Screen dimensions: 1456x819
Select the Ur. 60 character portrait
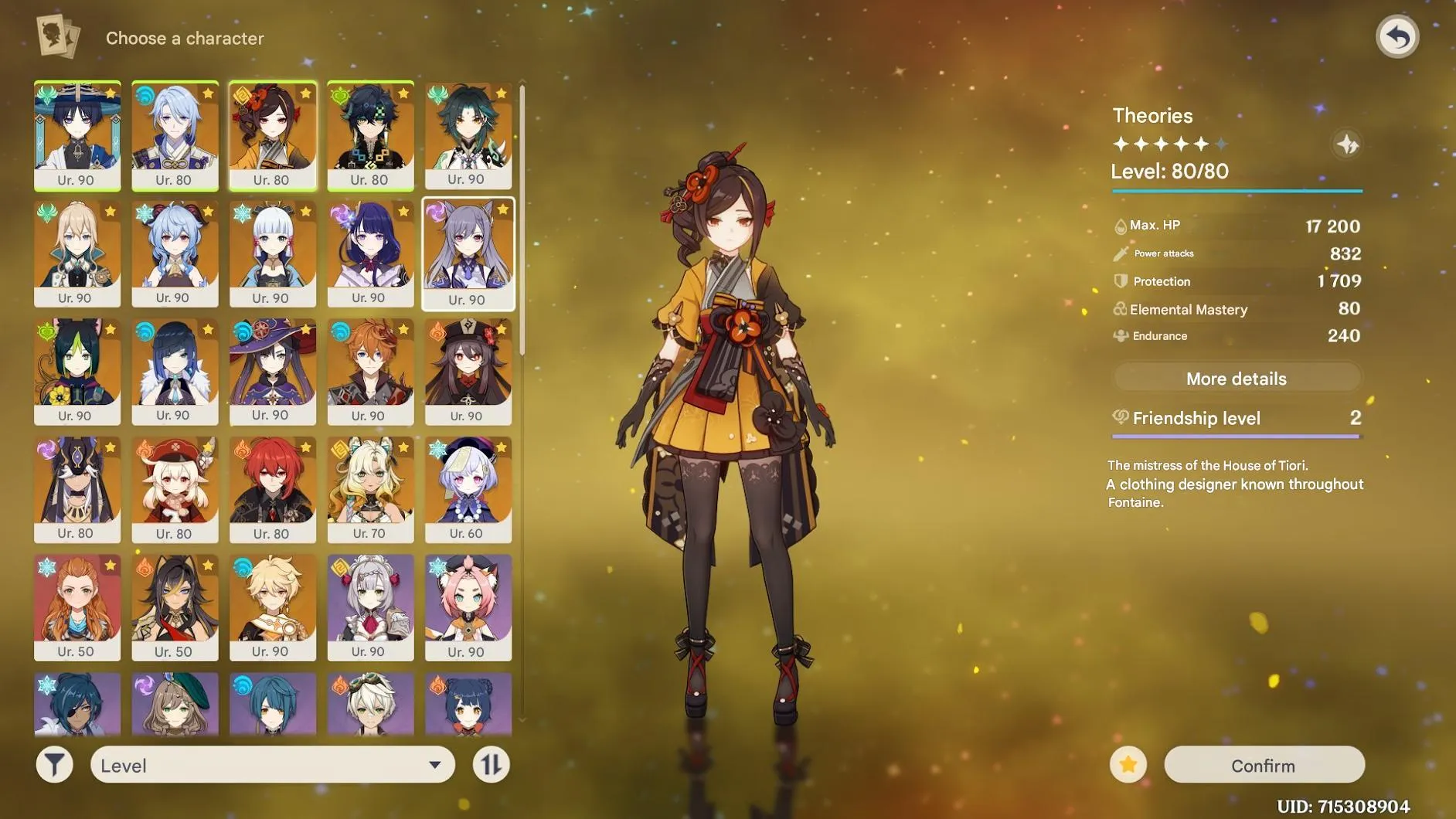(x=467, y=487)
